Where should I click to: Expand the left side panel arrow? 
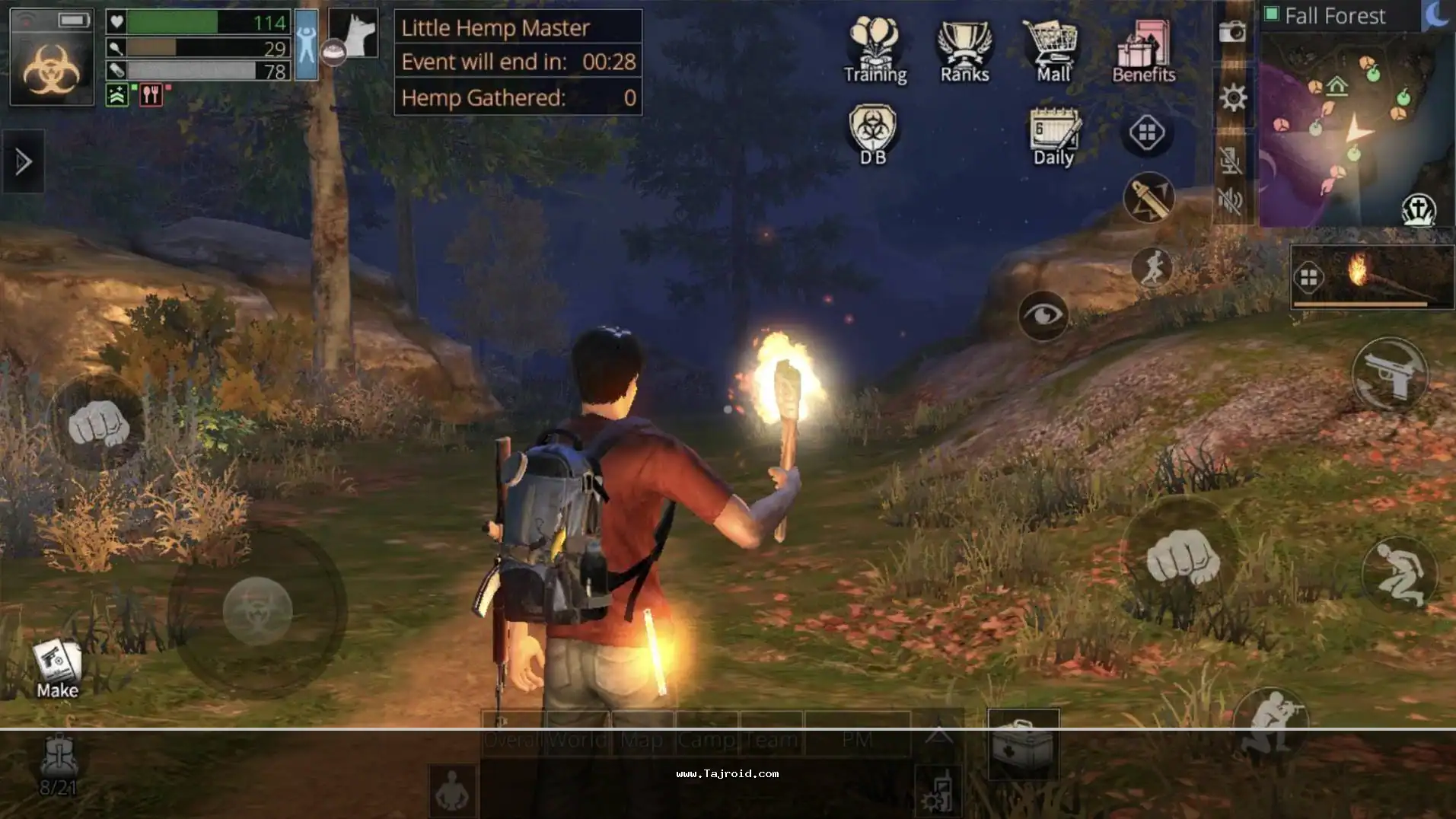[x=23, y=161]
